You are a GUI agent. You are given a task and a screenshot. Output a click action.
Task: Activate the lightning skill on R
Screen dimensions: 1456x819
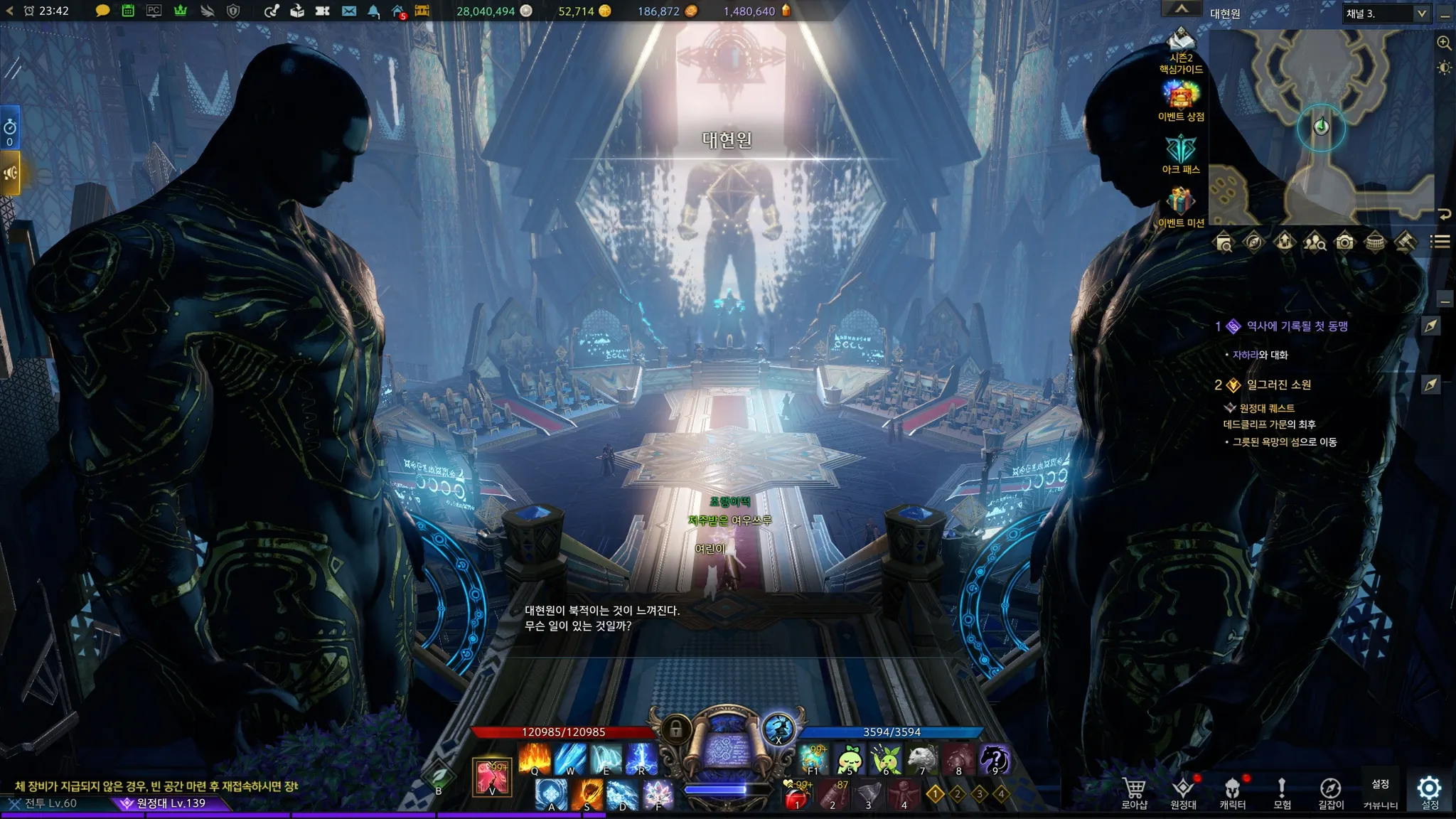click(641, 759)
